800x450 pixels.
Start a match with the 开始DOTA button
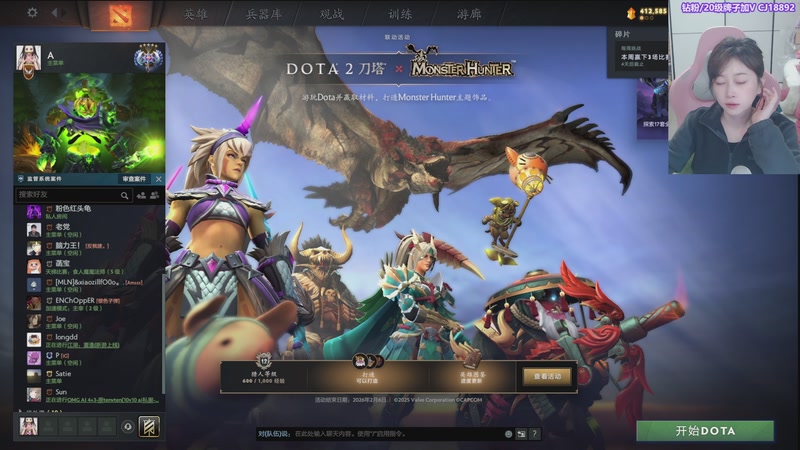pyautogui.click(x=705, y=430)
